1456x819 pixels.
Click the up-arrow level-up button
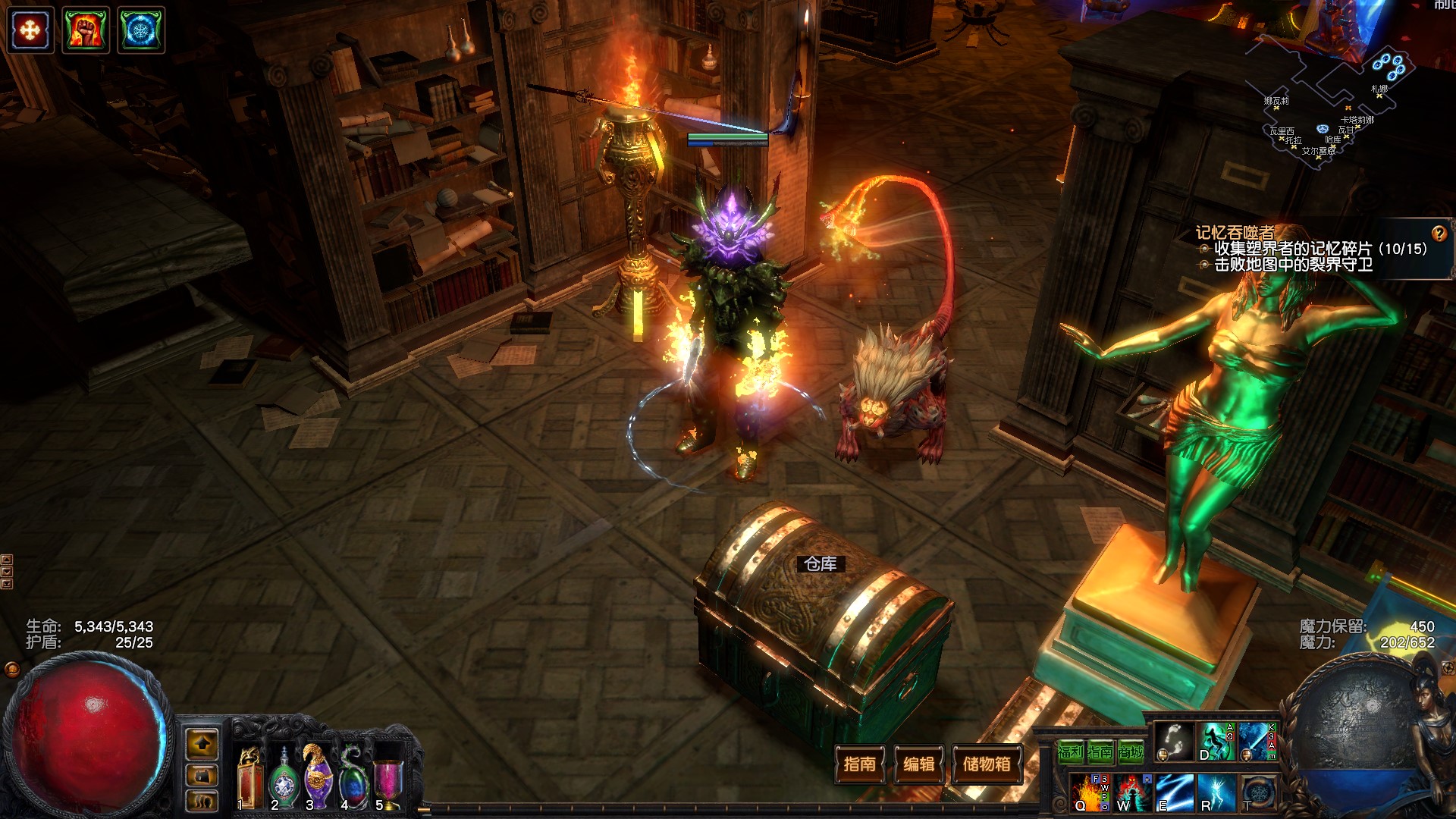(202, 745)
